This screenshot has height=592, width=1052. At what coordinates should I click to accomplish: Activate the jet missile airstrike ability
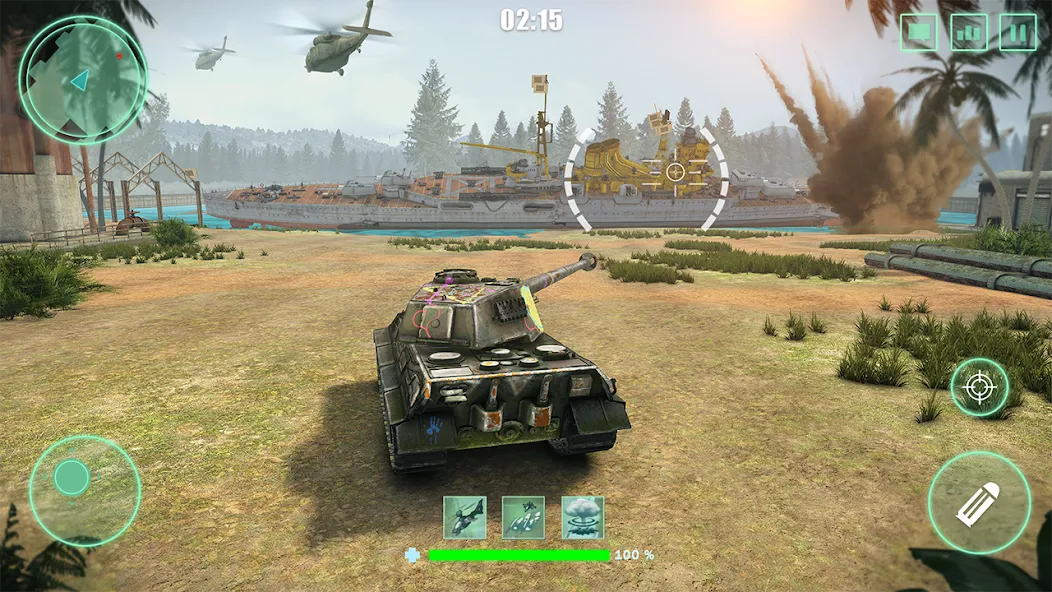point(524,518)
